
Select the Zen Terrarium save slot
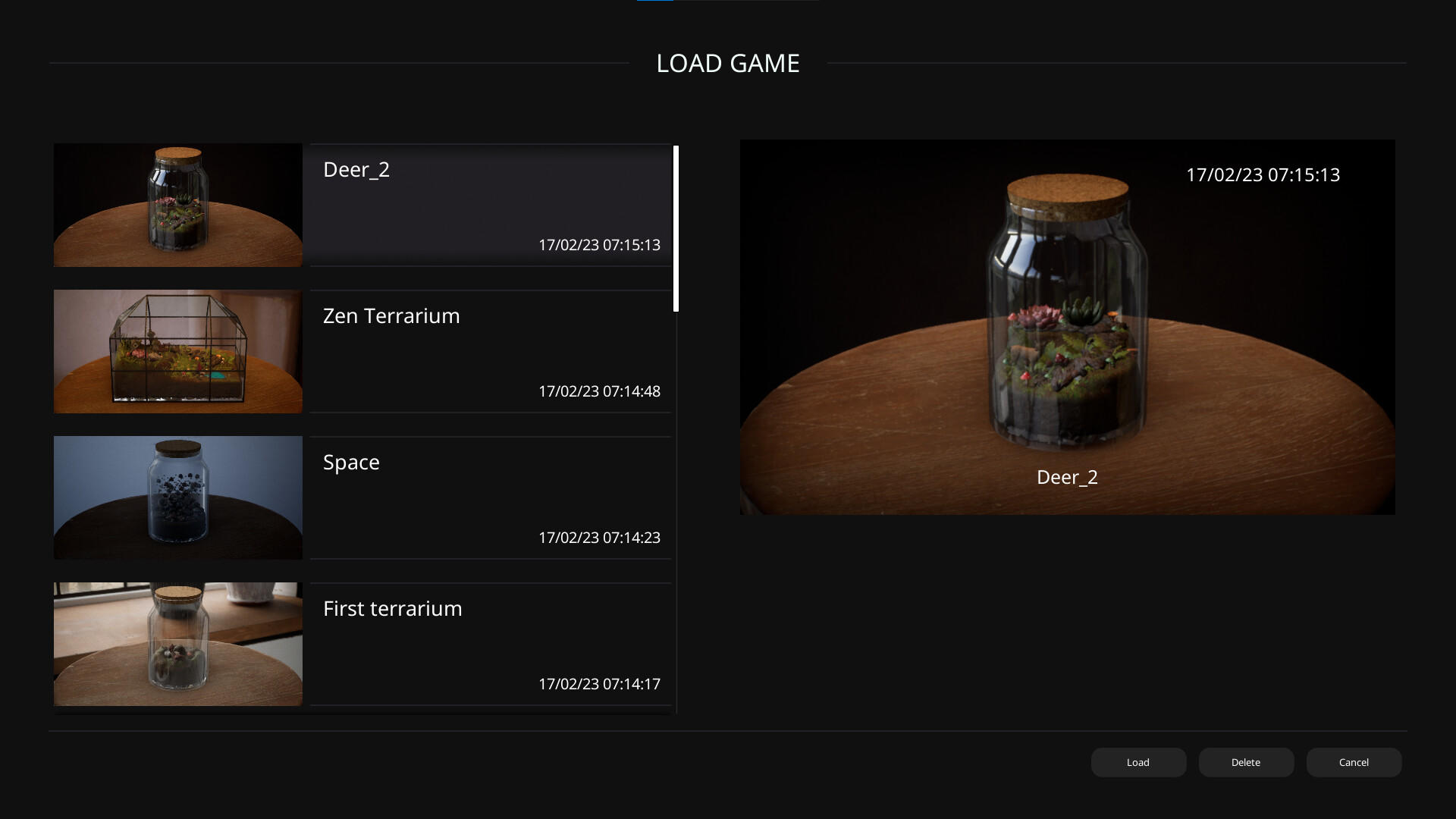click(491, 351)
